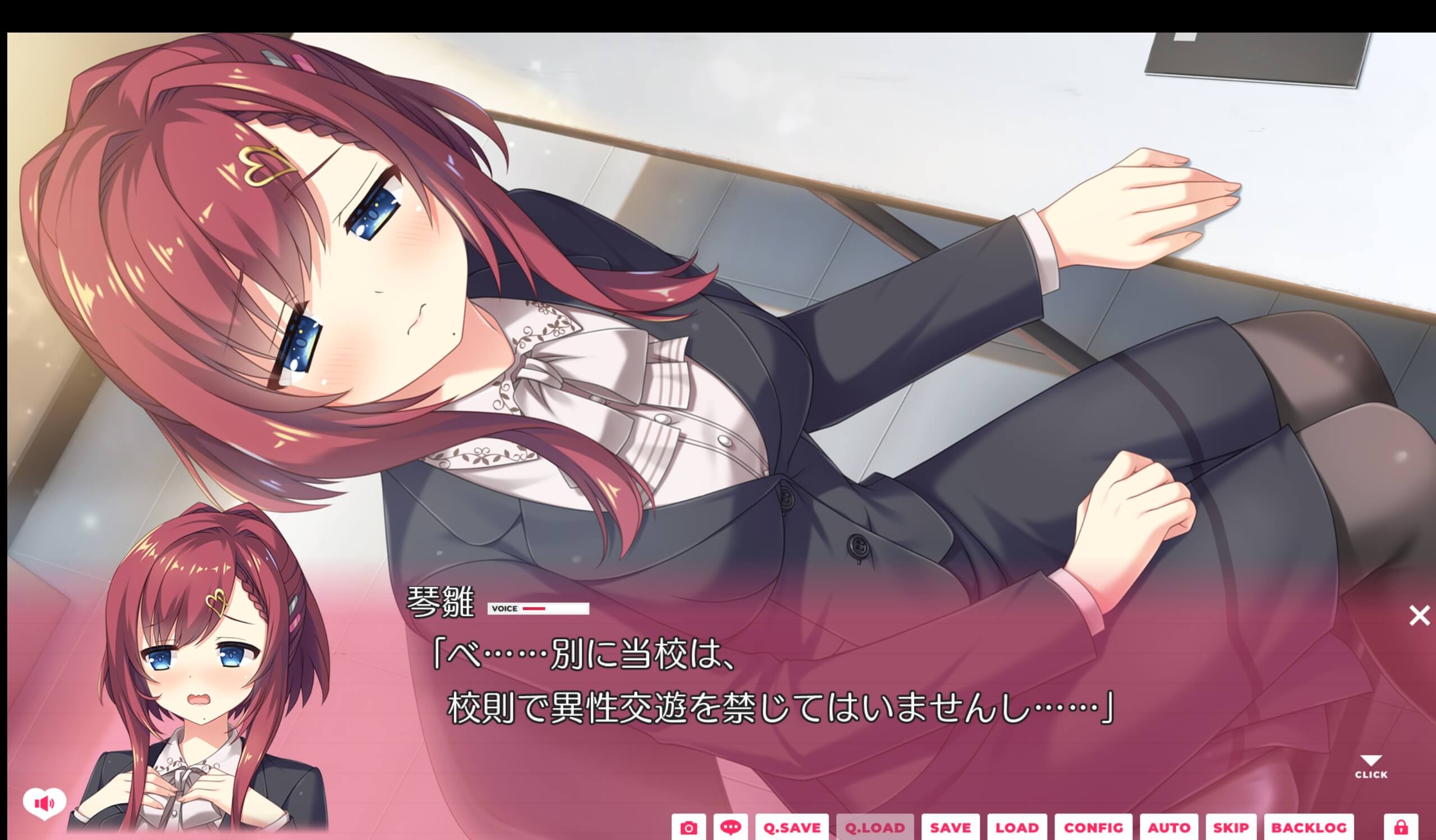Screen dimensions: 1436x840
Task: Open the SAVE screen
Action: coord(951,828)
